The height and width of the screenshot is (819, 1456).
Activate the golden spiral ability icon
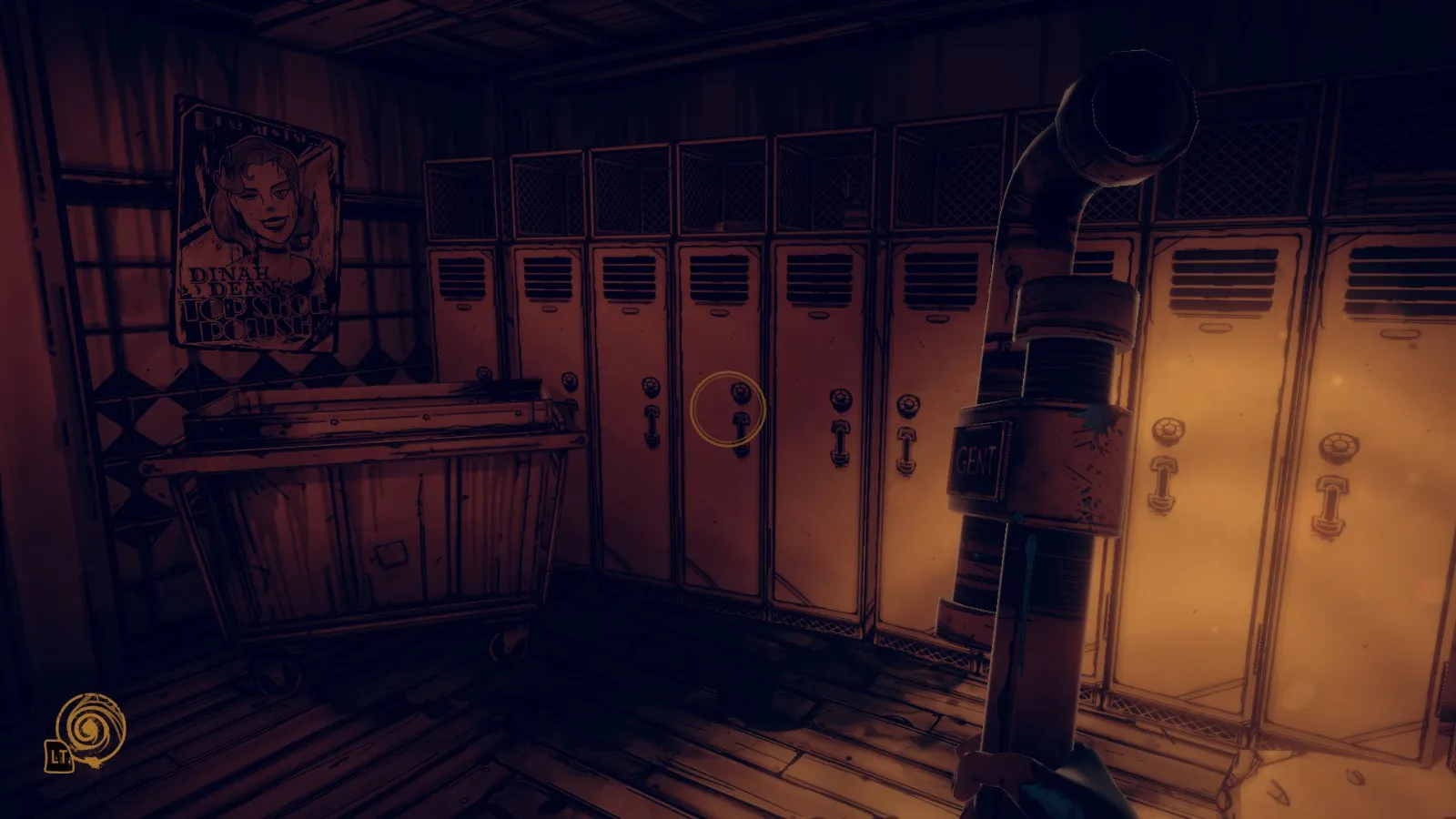pyautogui.click(x=90, y=727)
